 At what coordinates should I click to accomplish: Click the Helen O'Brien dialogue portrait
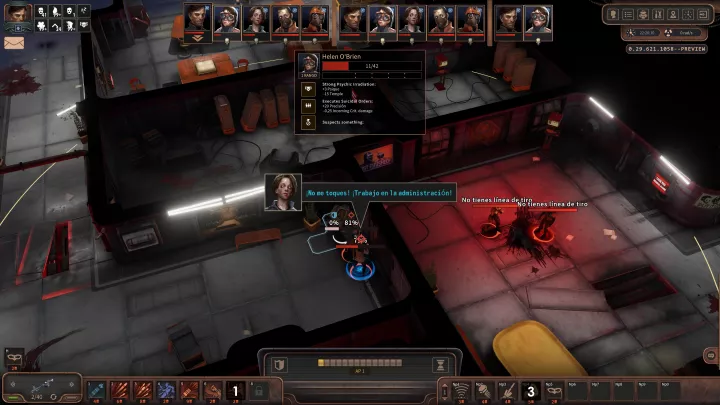pos(283,192)
